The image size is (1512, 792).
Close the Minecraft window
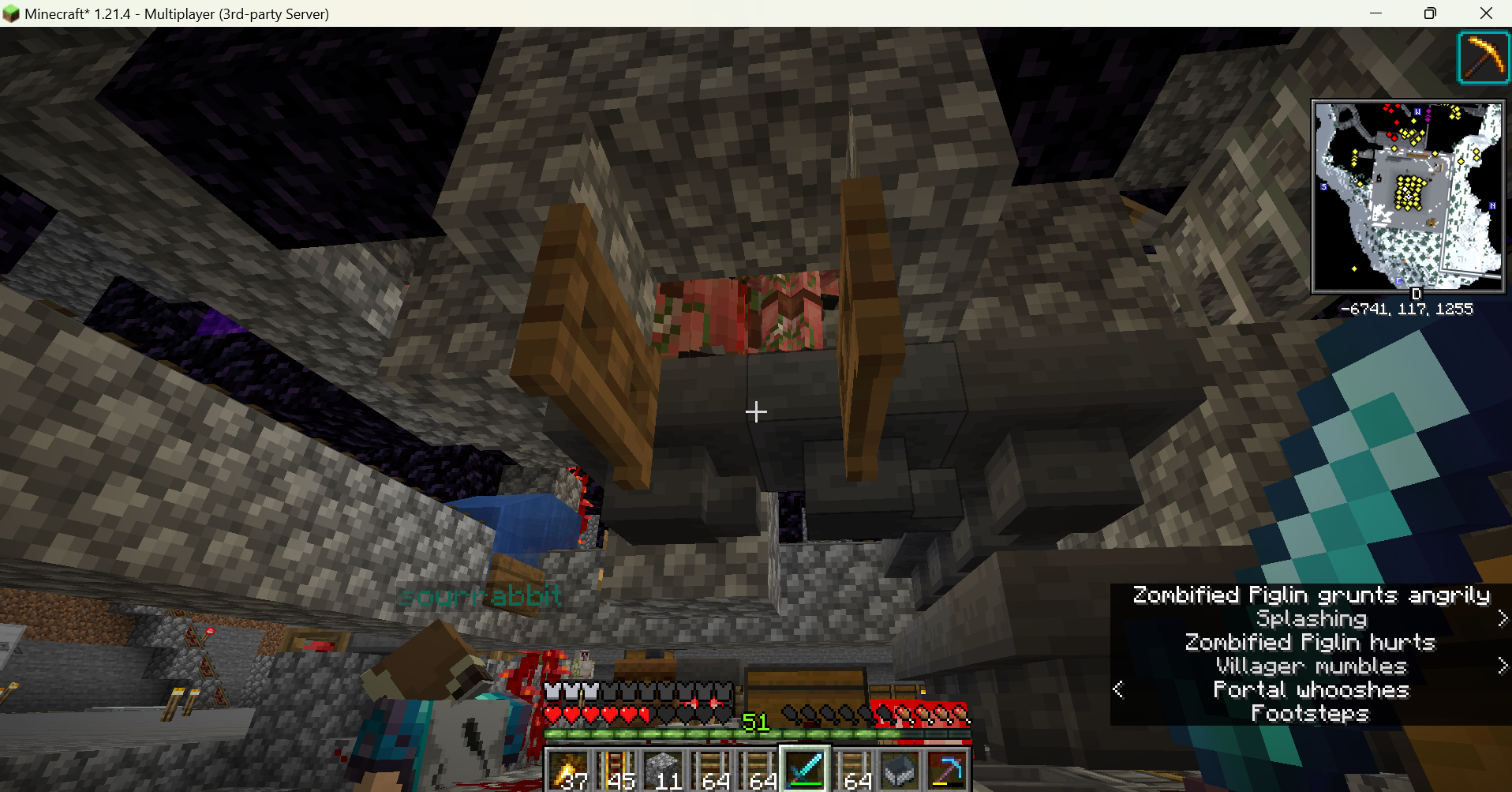tap(1486, 13)
